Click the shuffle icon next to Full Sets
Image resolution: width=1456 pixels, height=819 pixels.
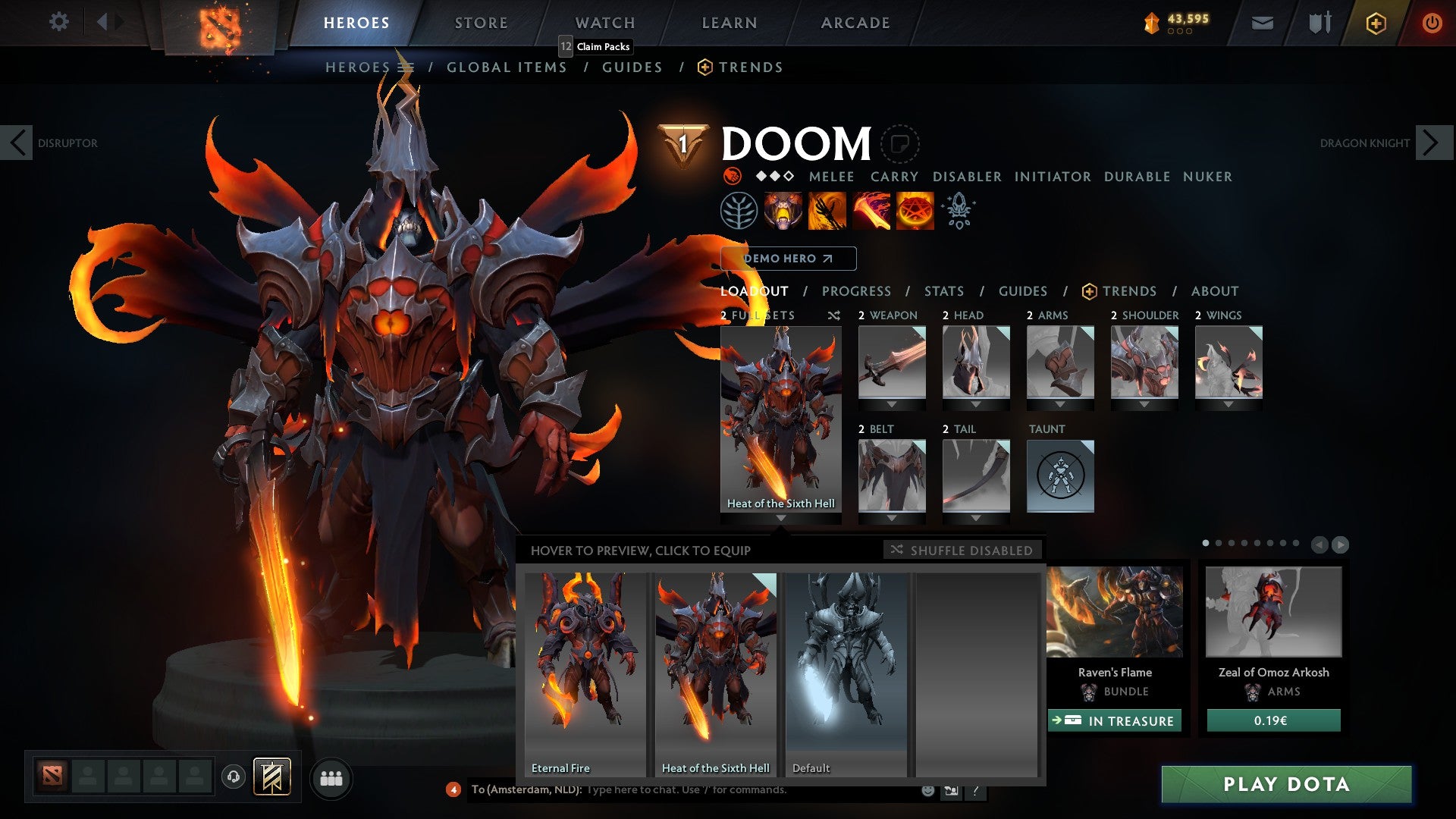pos(833,315)
